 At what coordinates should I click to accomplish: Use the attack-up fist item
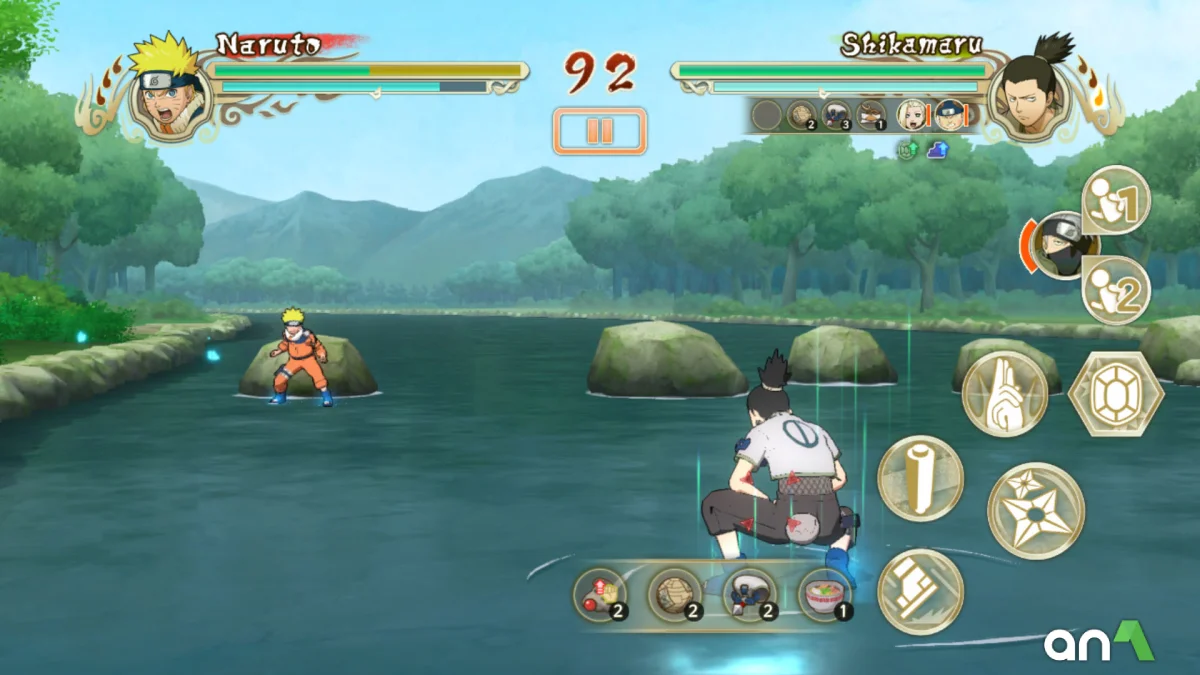[x=600, y=596]
